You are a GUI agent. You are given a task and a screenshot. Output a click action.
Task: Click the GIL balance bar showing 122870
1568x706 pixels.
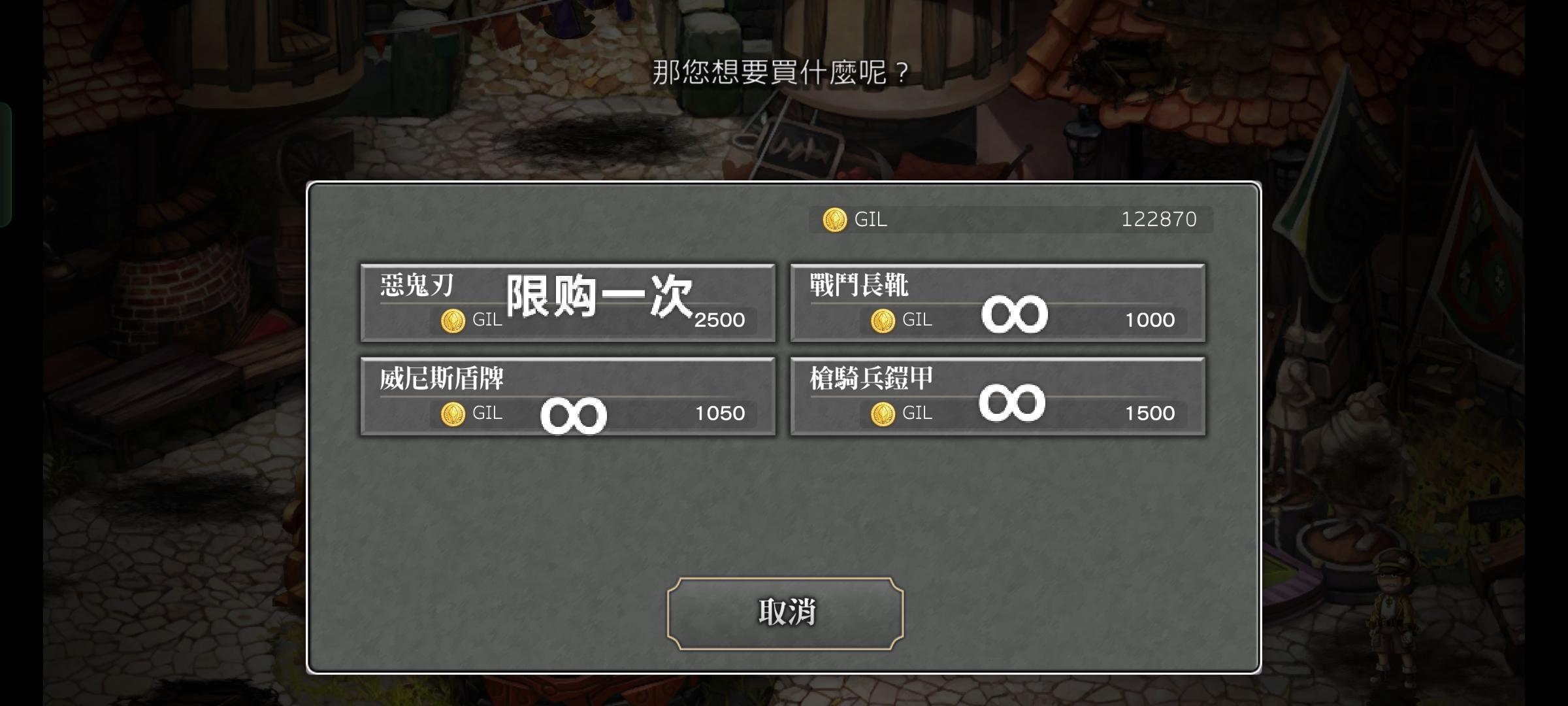tap(1013, 220)
